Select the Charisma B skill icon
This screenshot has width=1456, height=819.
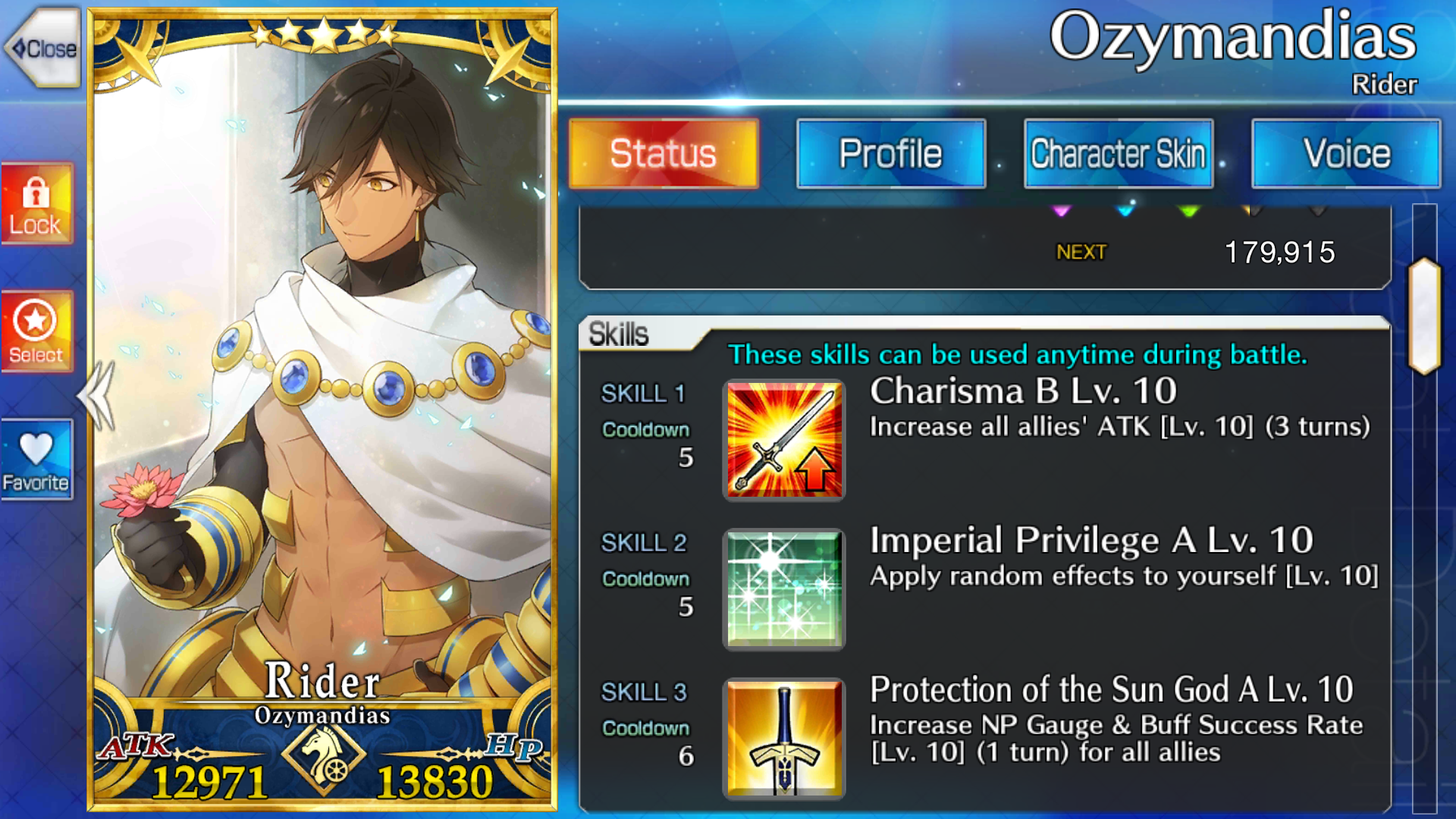[784, 440]
